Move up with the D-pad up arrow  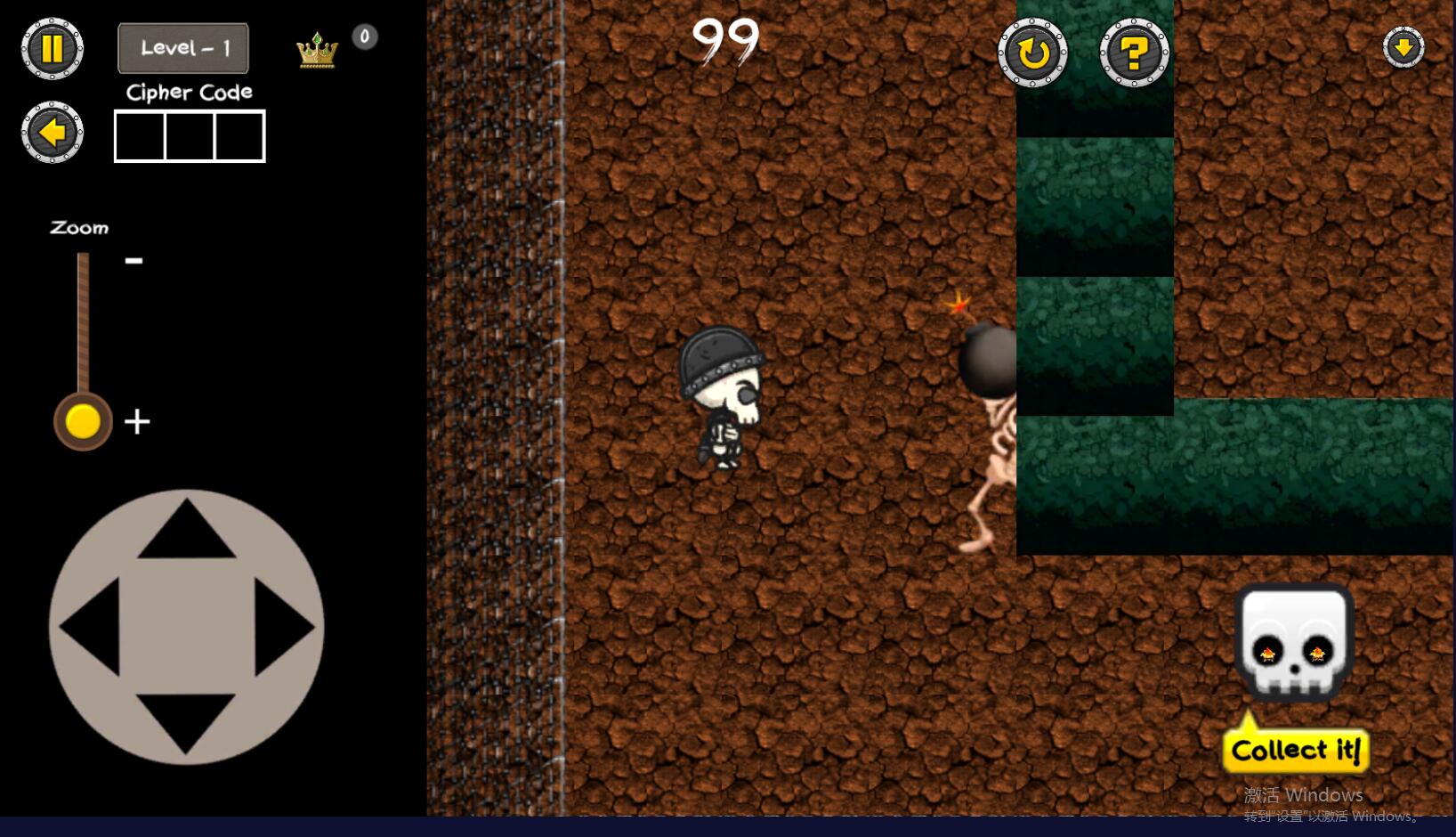point(186,532)
